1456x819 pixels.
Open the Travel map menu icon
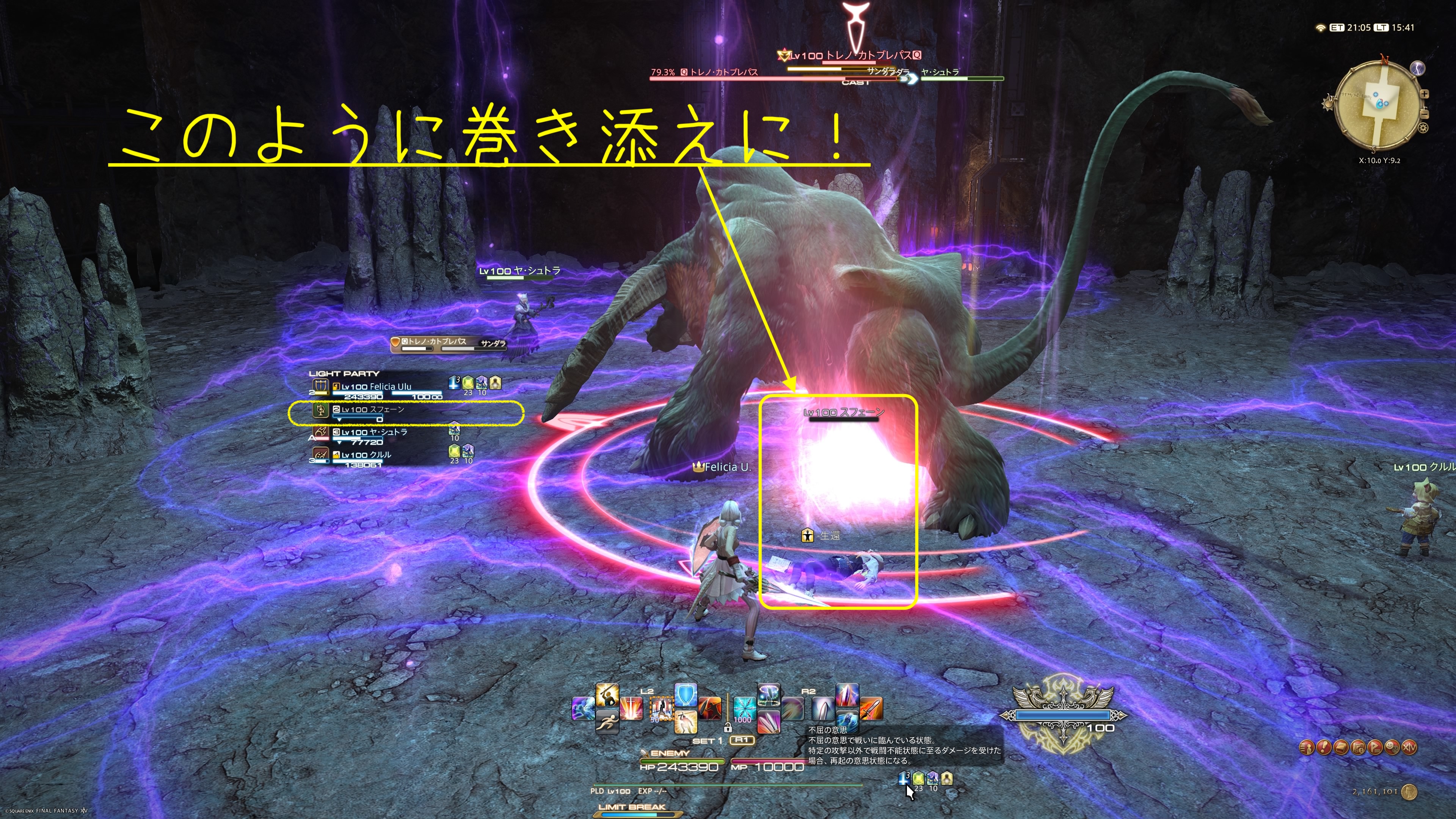(1358, 748)
